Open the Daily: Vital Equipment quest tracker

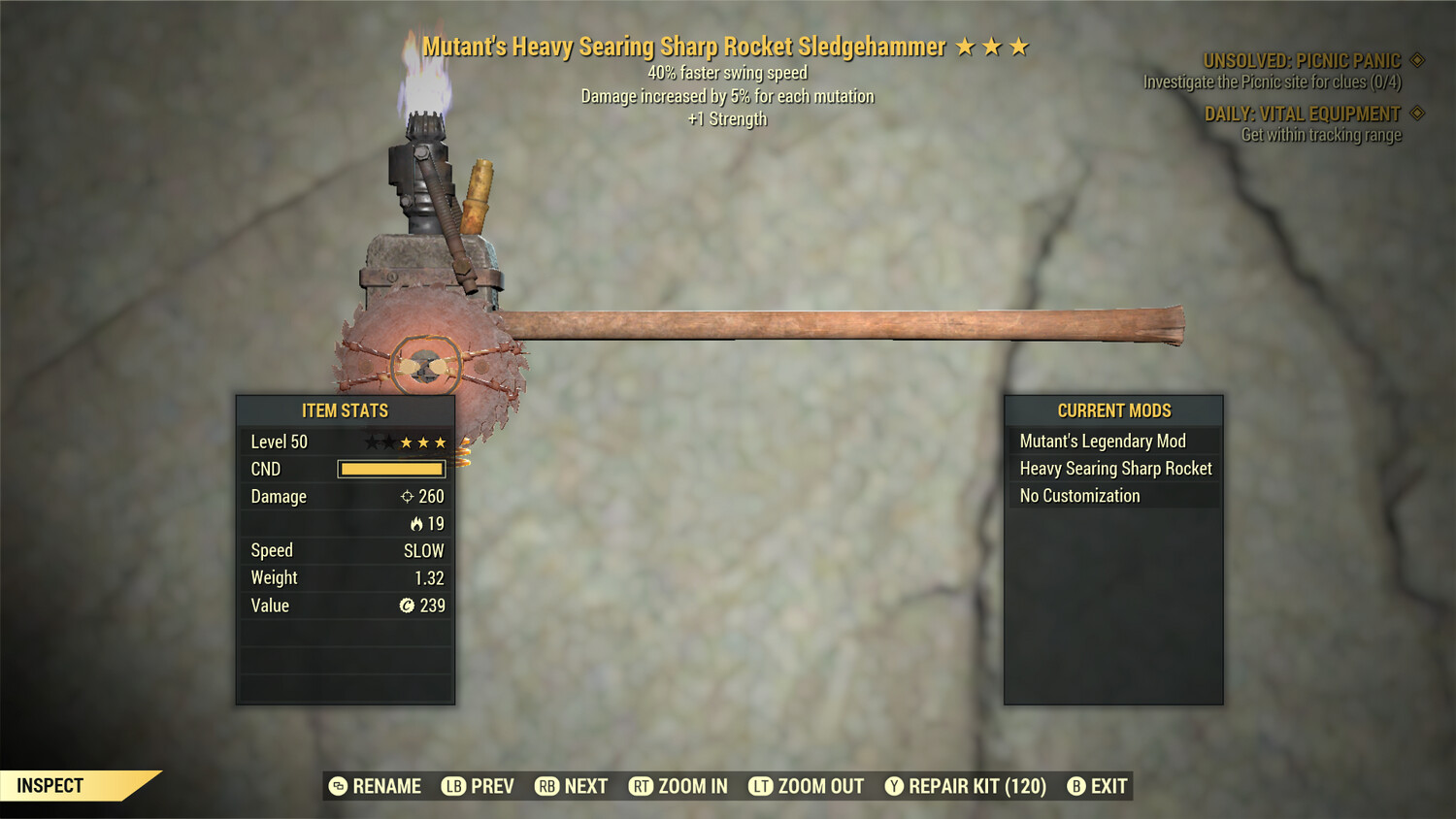coord(1303,115)
